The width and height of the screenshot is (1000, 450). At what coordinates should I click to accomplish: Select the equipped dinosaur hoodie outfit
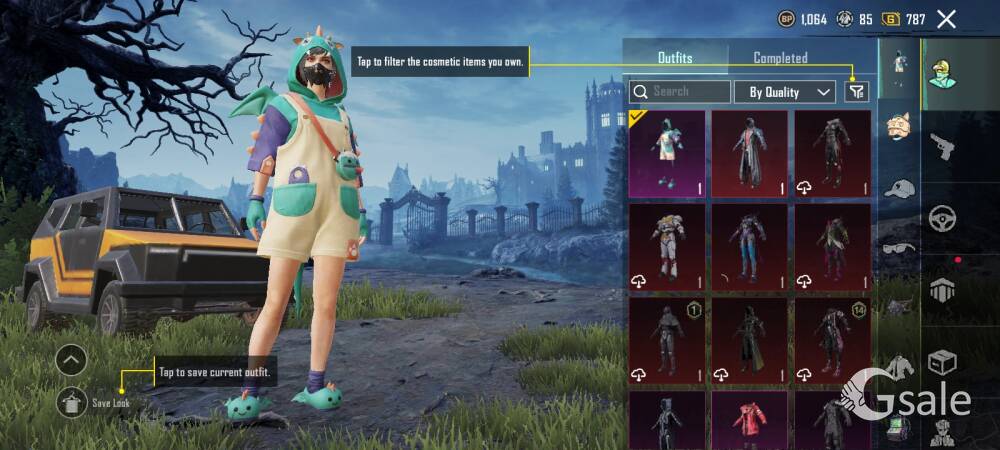point(667,154)
